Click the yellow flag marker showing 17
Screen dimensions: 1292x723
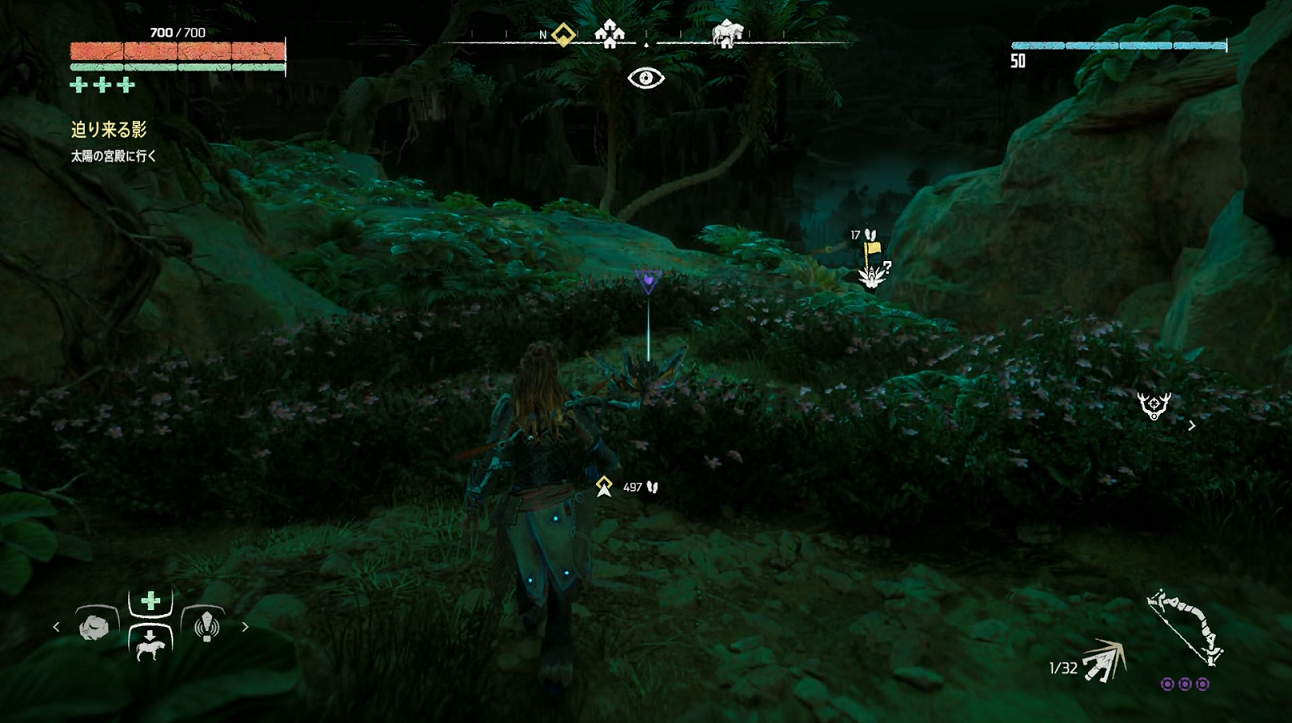pyautogui.click(x=872, y=249)
